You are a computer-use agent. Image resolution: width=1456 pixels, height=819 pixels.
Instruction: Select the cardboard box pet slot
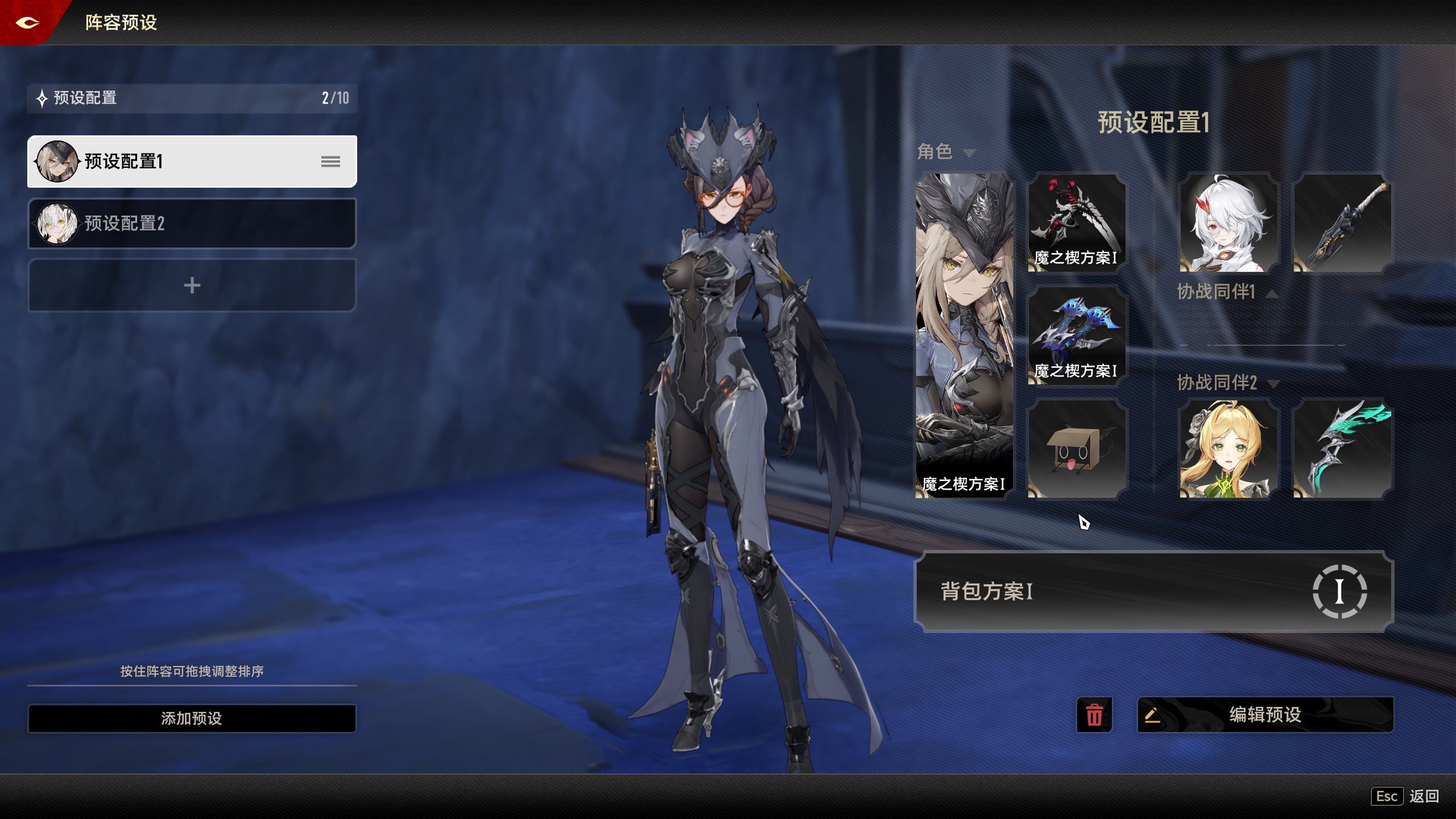(x=1077, y=449)
